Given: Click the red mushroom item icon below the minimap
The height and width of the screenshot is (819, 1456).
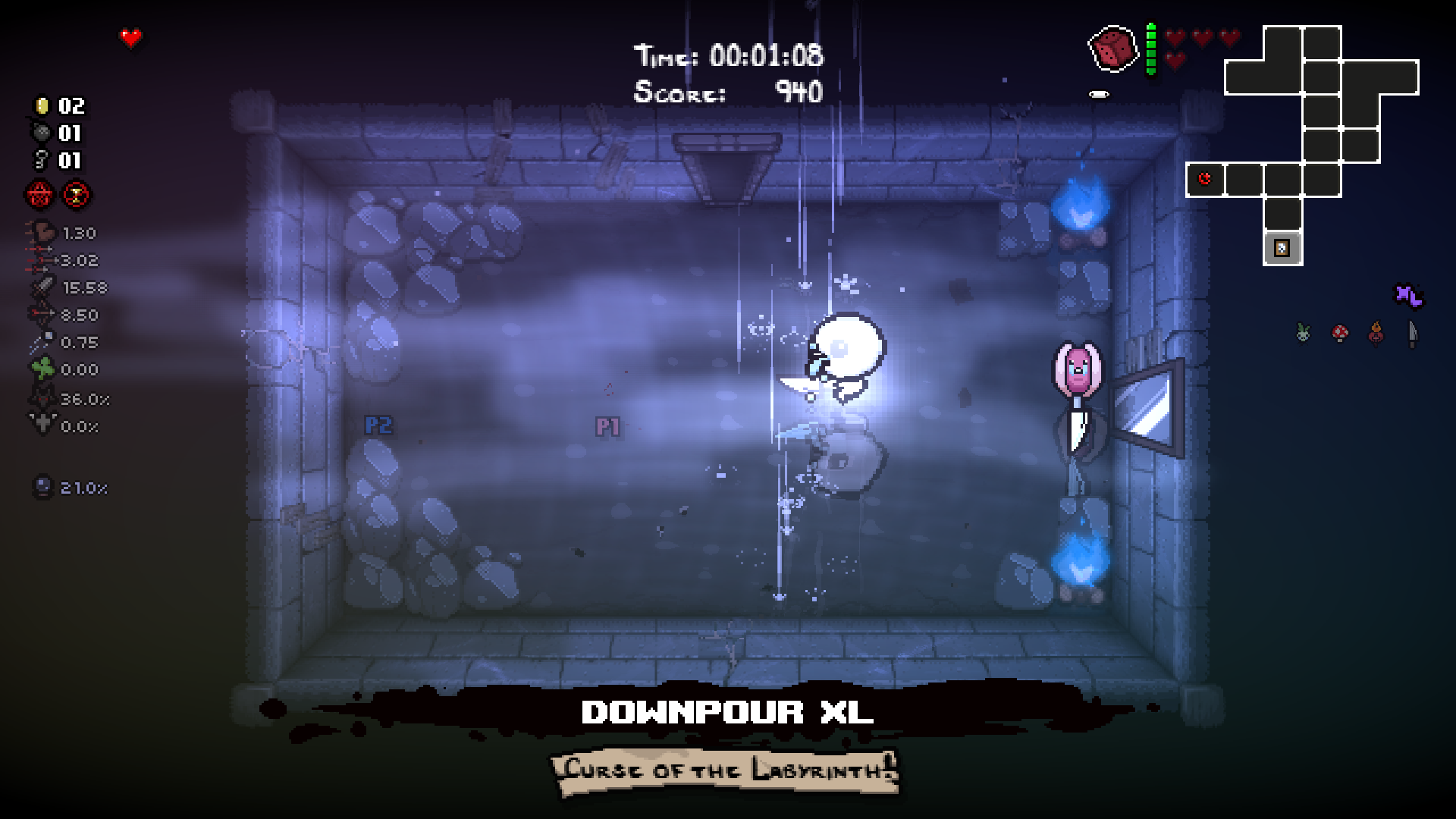Looking at the screenshot, I should [1340, 334].
